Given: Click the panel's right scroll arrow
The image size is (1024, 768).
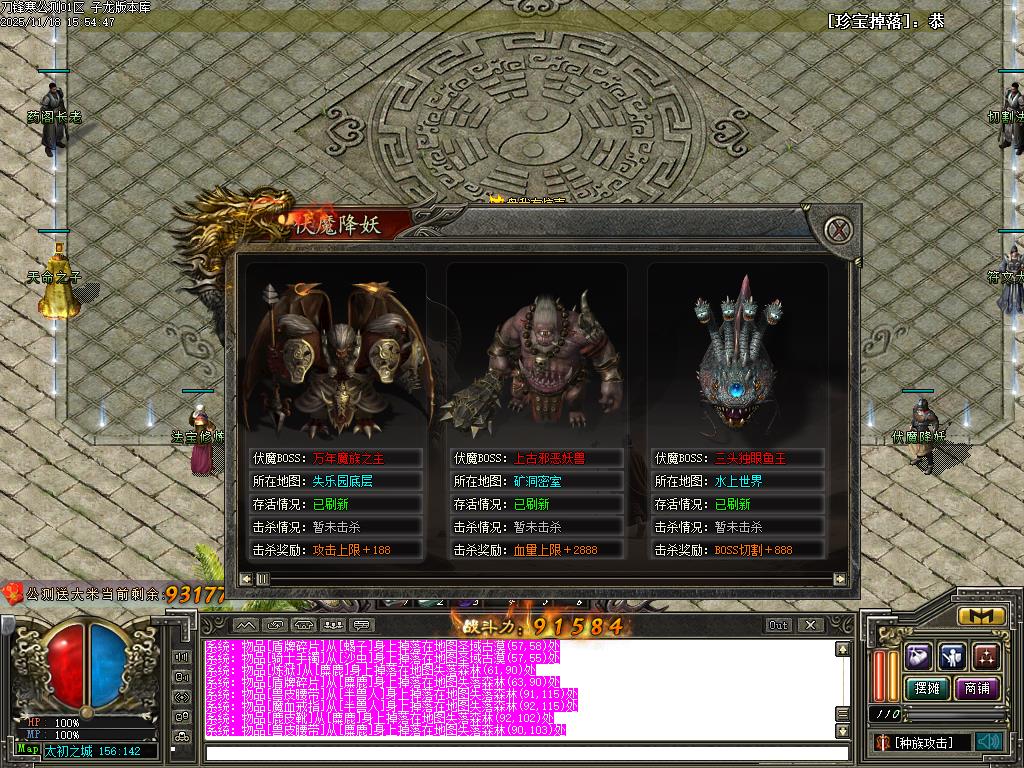Looking at the screenshot, I should [840, 579].
